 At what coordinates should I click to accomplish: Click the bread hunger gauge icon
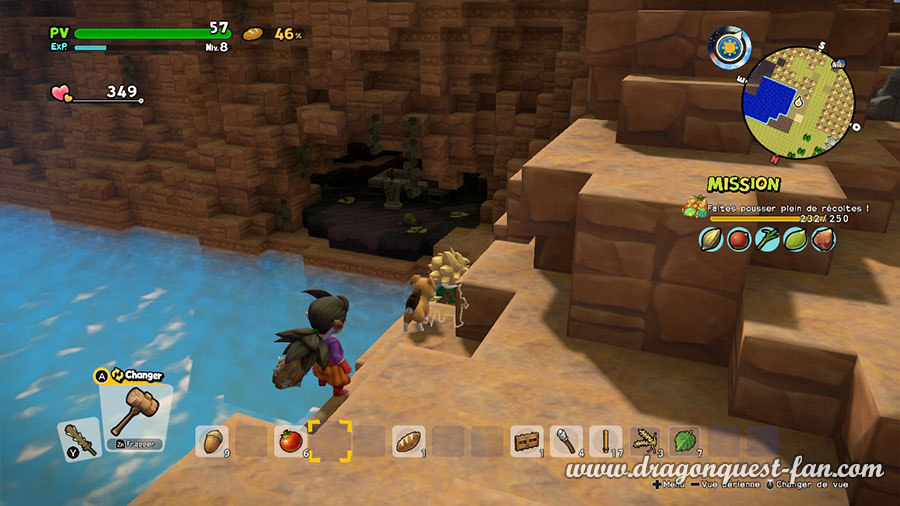253,34
